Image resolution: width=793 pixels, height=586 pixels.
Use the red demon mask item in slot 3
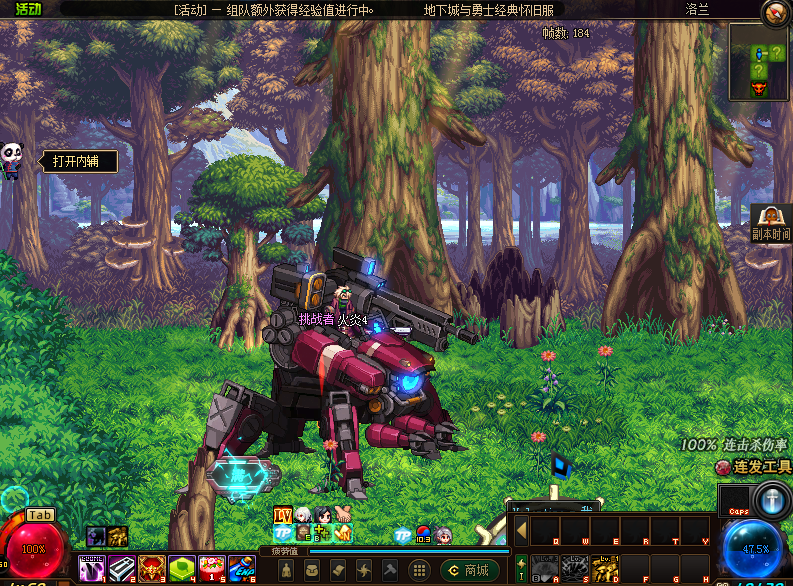click(152, 569)
